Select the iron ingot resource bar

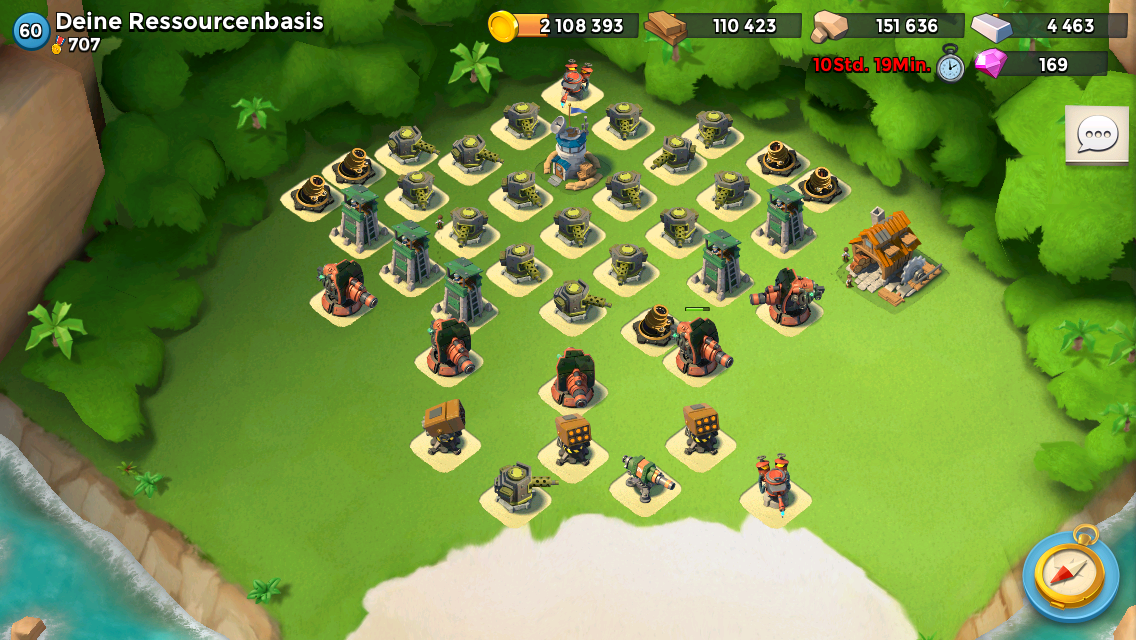(x=1048, y=26)
